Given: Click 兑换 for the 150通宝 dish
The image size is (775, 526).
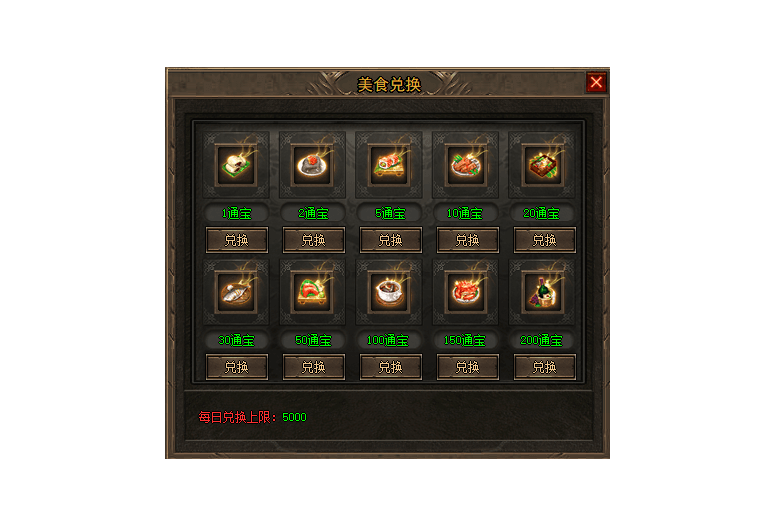Looking at the screenshot, I should (467, 367).
